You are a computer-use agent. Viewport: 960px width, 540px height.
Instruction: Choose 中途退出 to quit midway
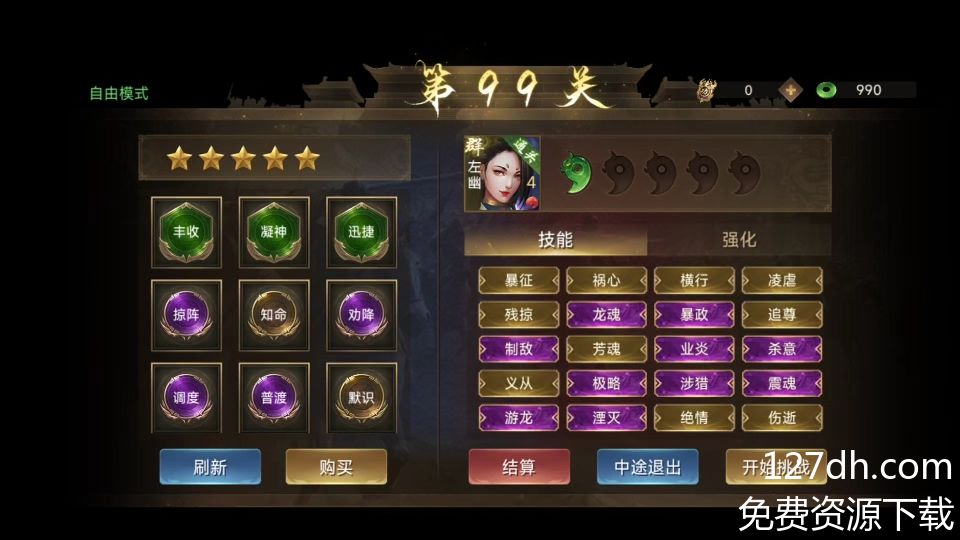(x=647, y=467)
